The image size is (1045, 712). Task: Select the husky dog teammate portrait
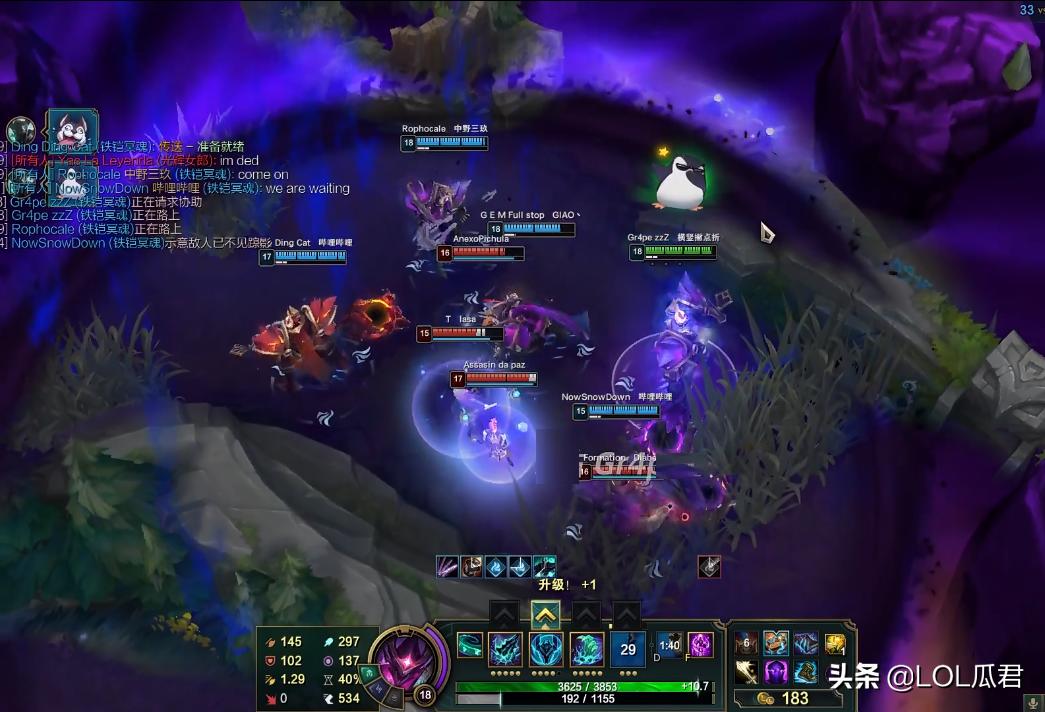point(74,130)
